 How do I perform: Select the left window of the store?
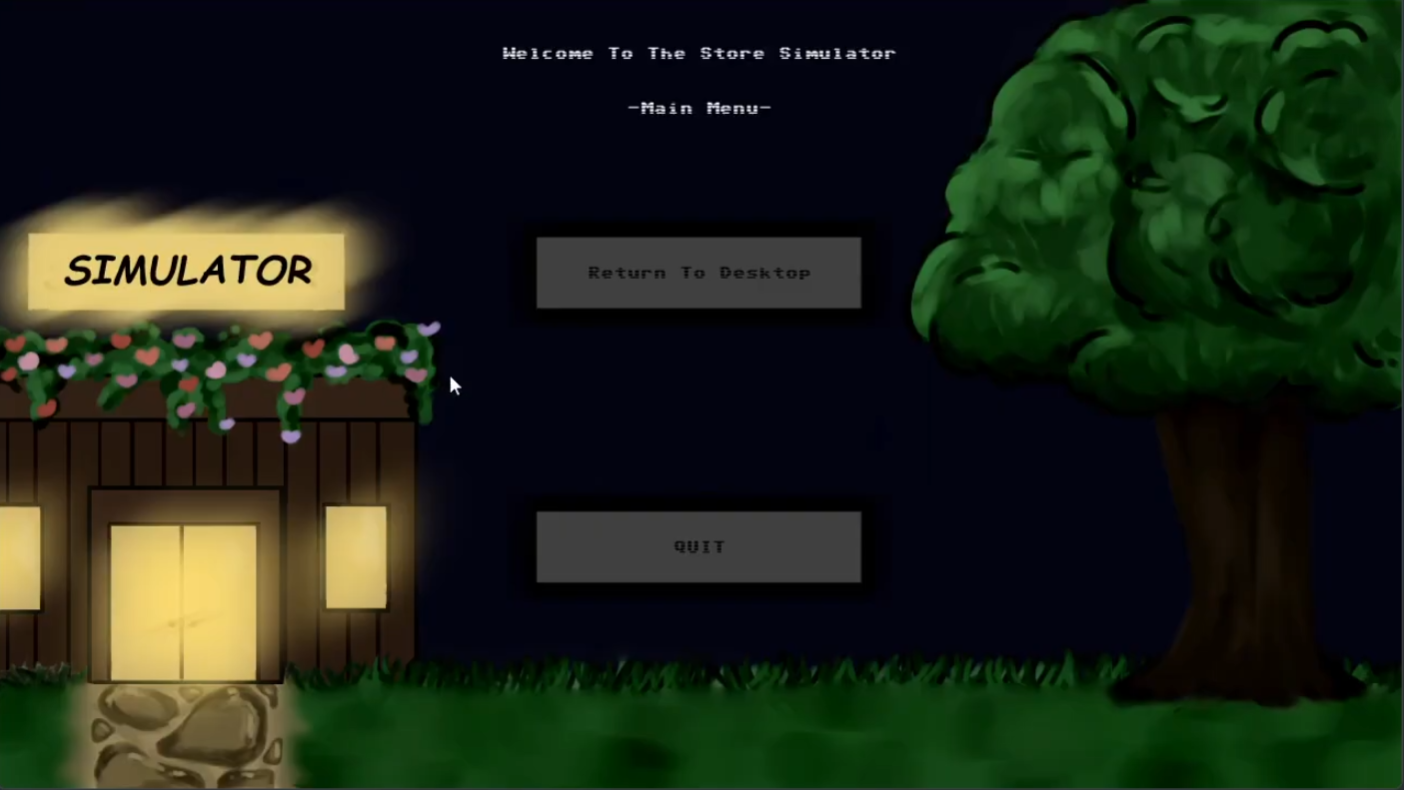pyautogui.click(x=20, y=555)
